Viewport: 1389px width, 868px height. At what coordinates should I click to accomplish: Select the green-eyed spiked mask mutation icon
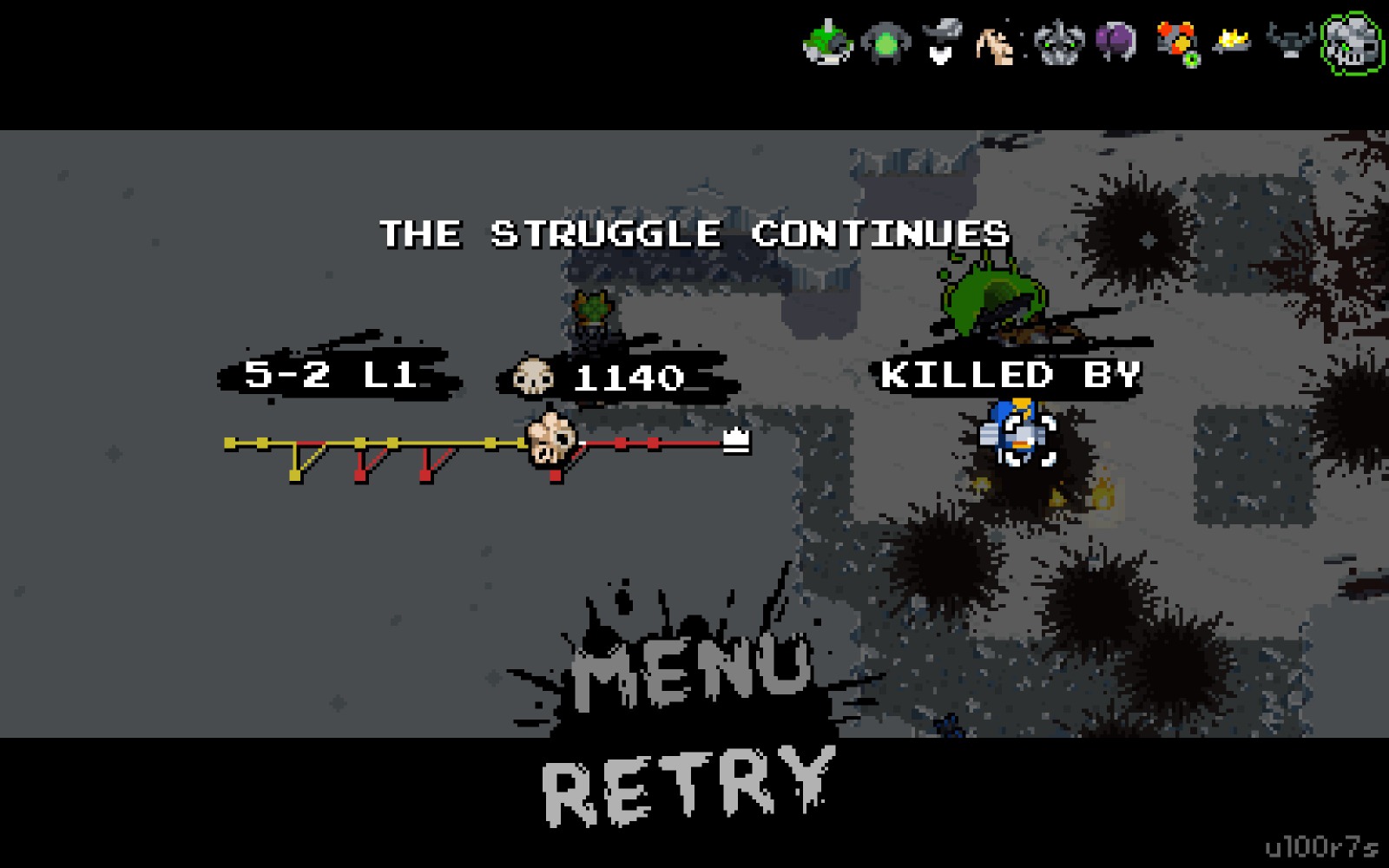point(1058,42)
